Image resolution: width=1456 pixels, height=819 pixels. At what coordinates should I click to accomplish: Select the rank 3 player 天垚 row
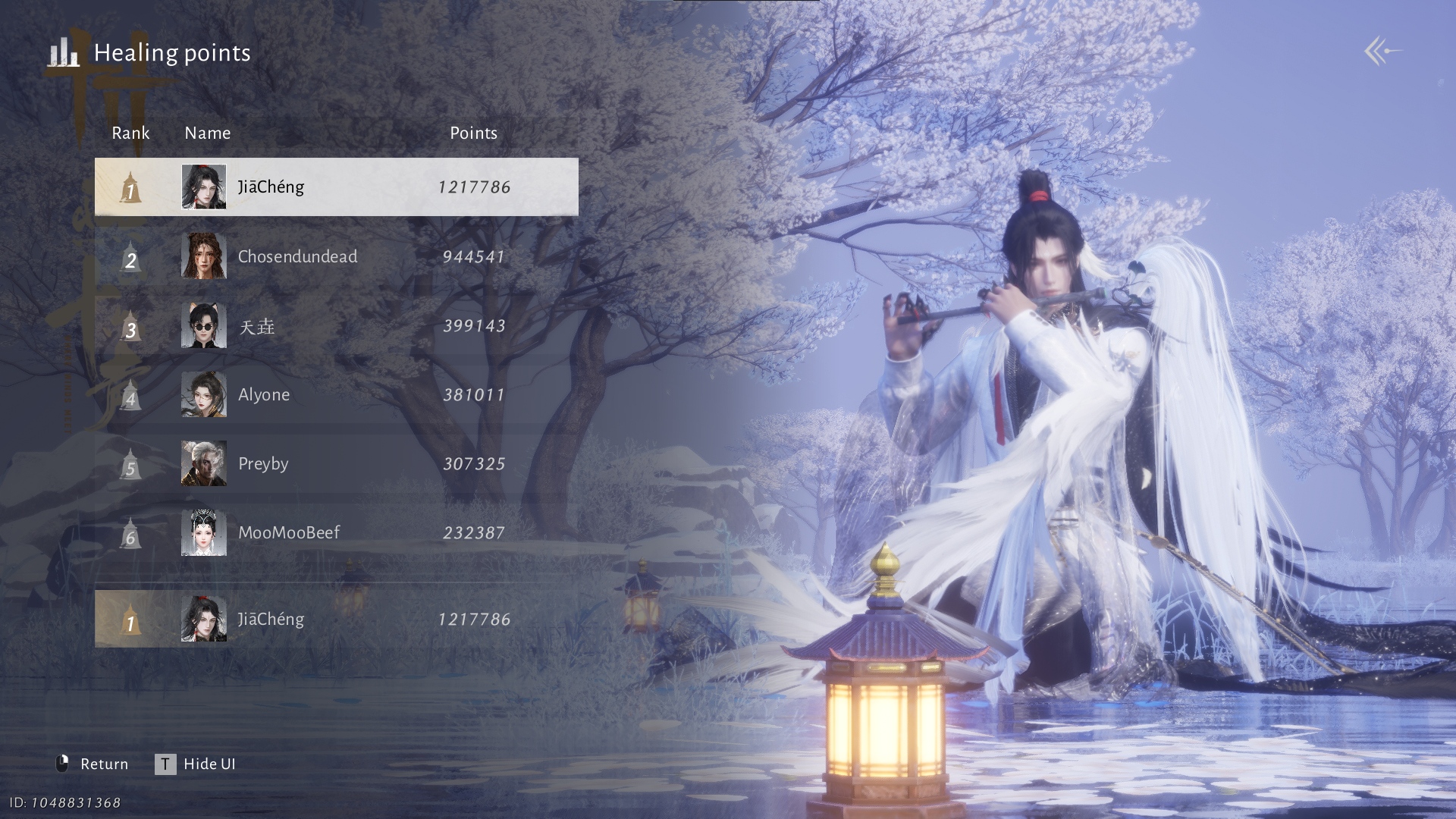tap(336, 326)
